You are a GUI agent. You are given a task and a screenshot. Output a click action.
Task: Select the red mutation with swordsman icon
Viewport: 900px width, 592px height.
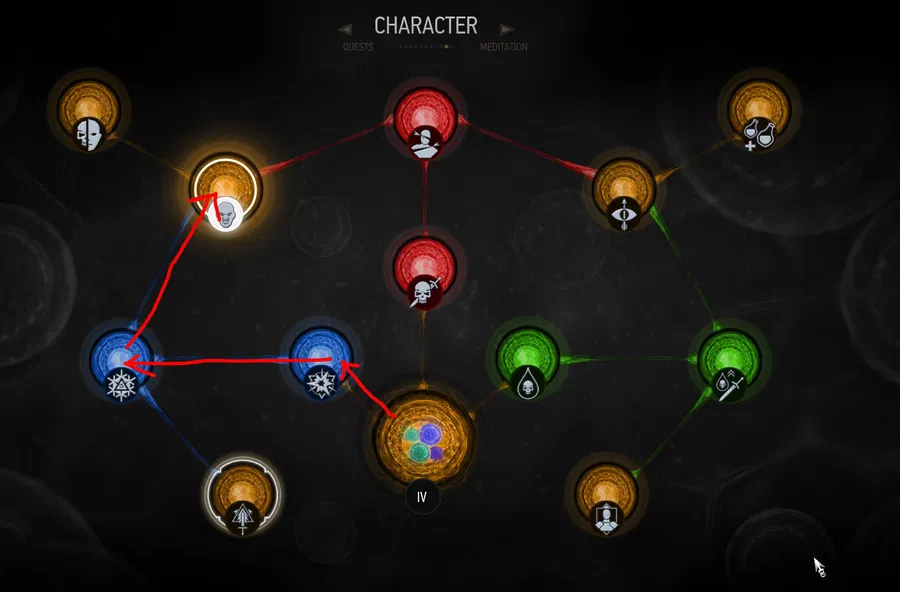pyautogui.click(x=424, y=123)
